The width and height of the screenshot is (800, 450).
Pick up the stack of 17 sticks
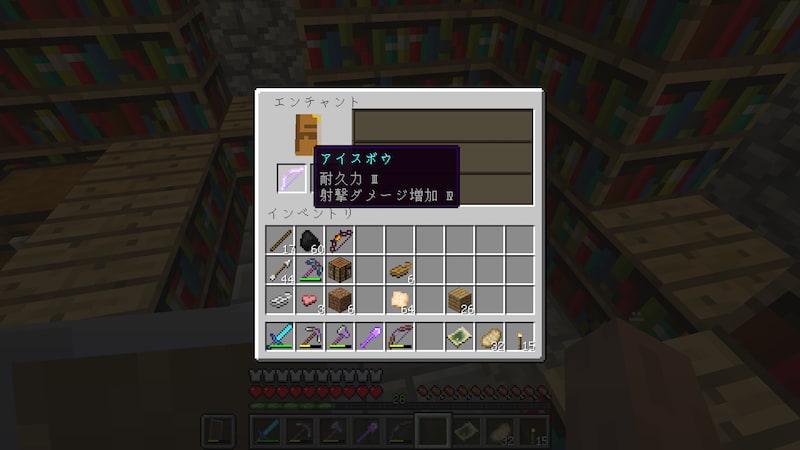pos(280,240)
